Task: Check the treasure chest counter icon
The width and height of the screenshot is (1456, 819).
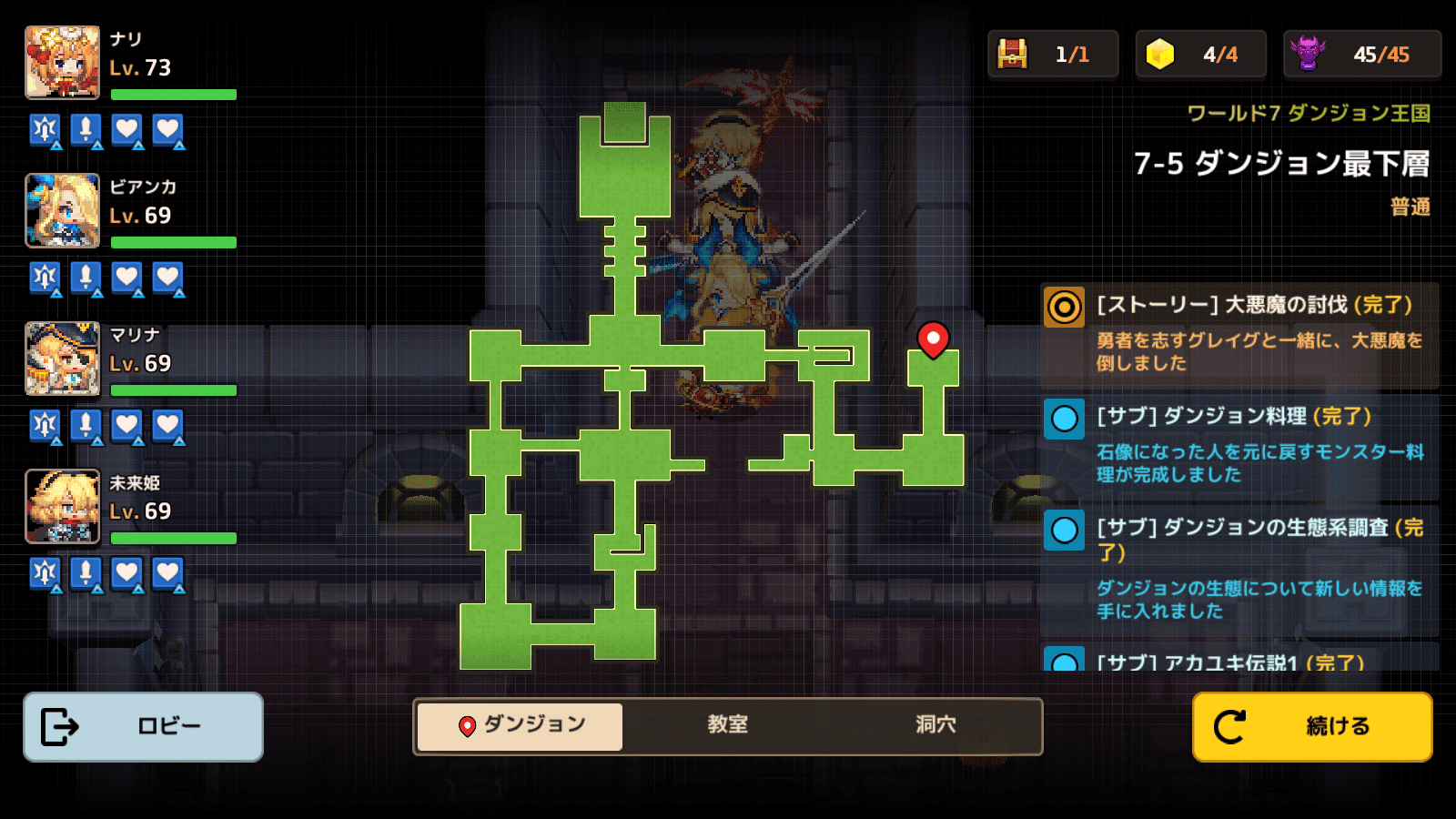Action: coord(1012,54)
